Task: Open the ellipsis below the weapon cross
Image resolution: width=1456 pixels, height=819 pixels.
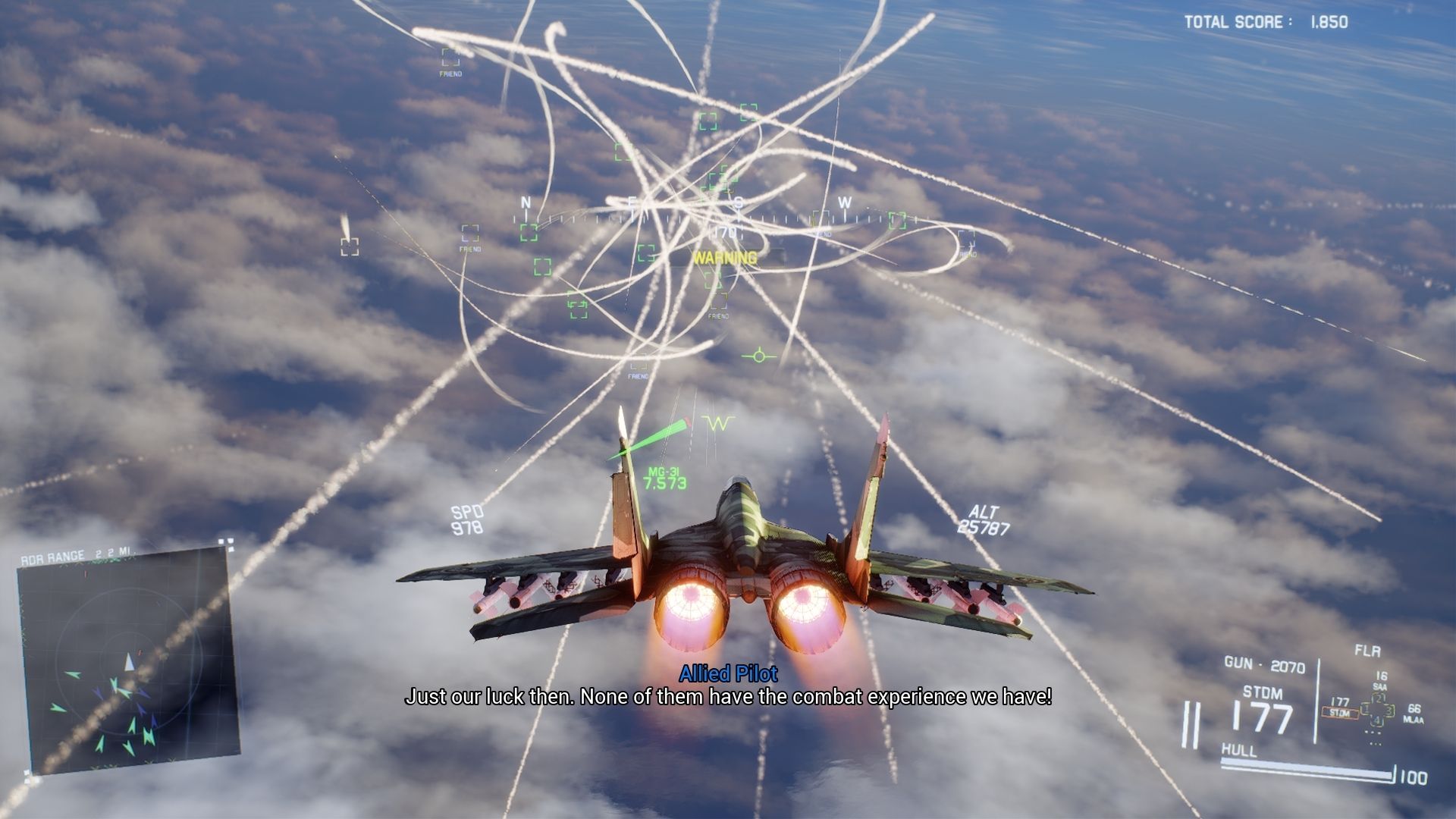Action: coord(1373,733)
